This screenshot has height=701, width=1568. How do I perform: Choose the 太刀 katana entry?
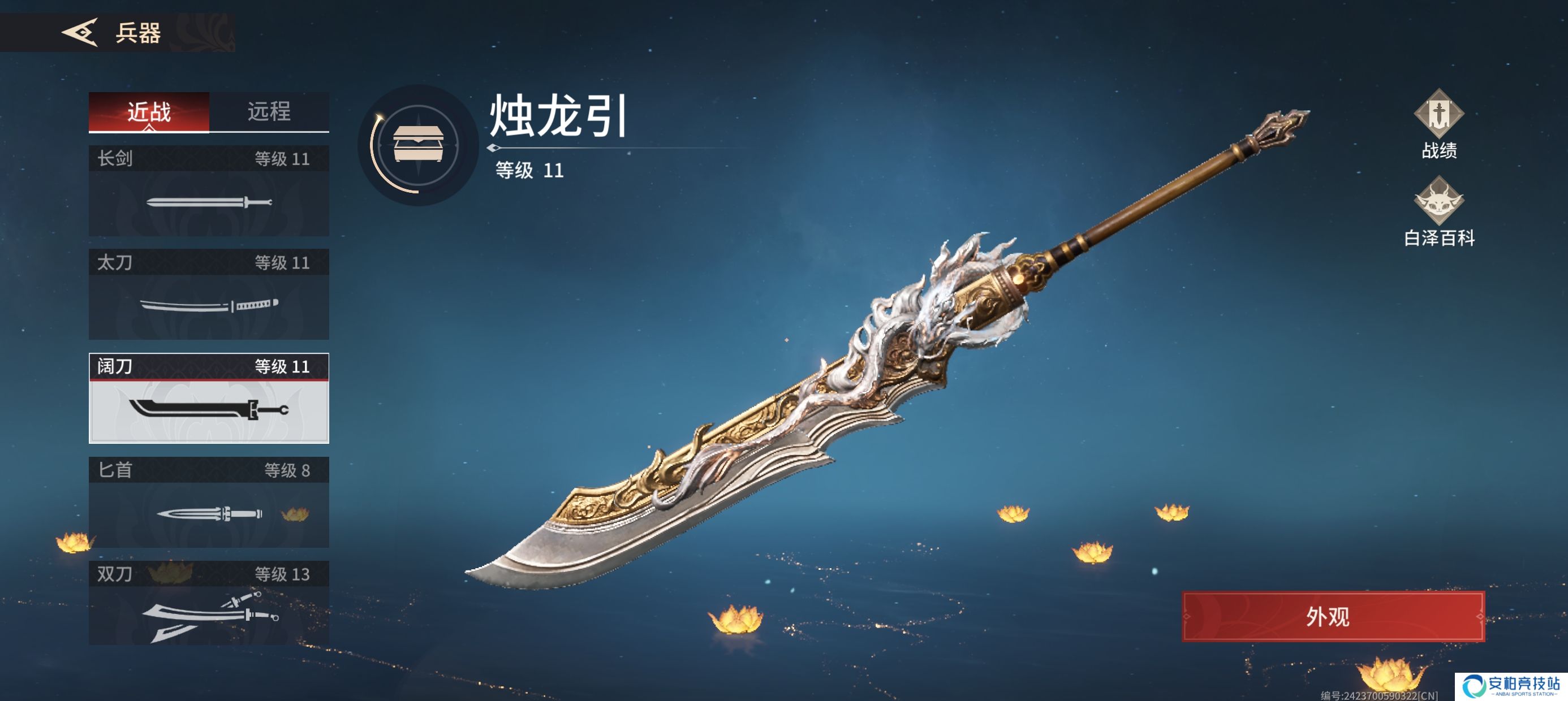(209, 295)
